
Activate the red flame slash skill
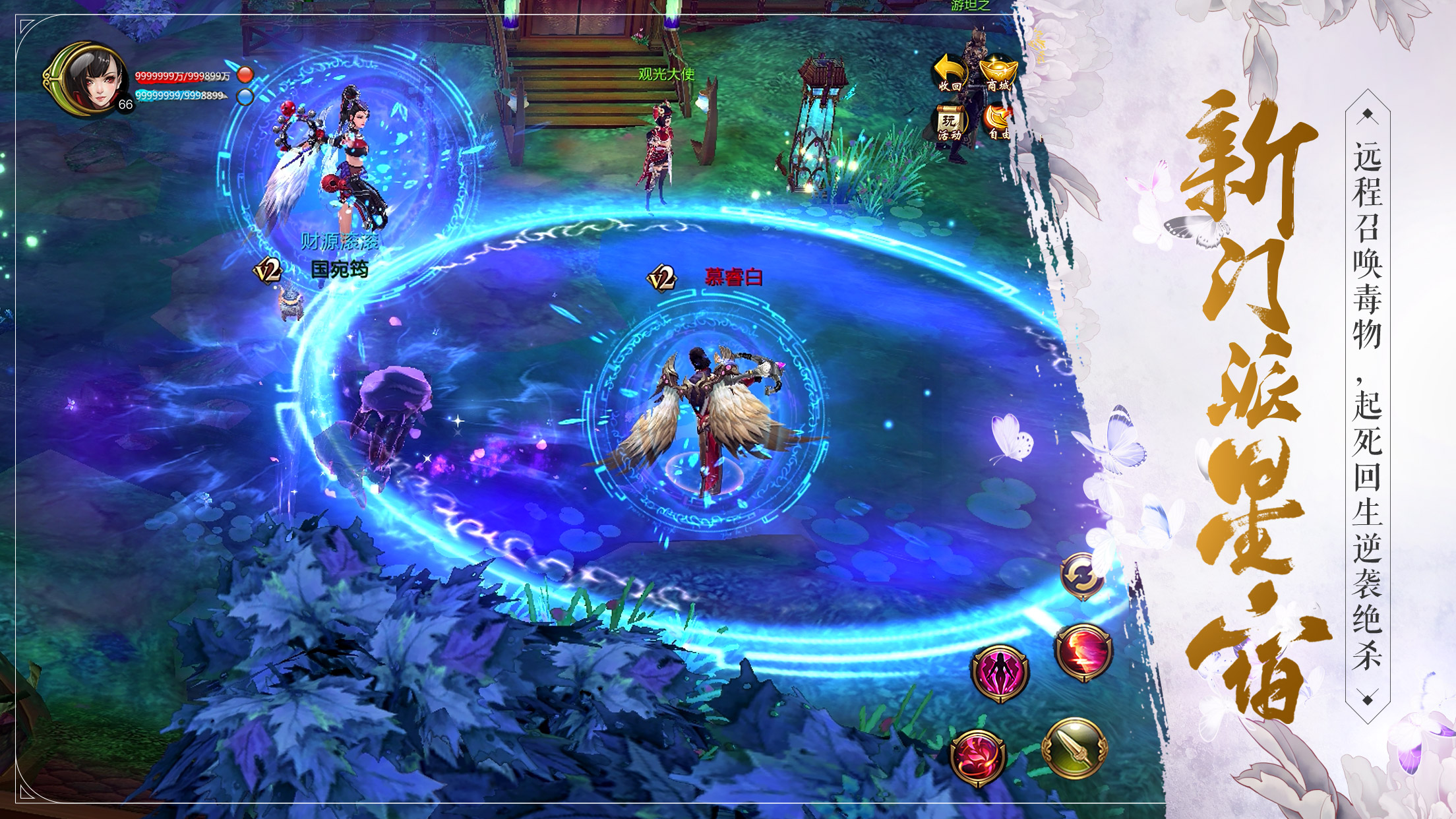click(x=1083, y=650)
